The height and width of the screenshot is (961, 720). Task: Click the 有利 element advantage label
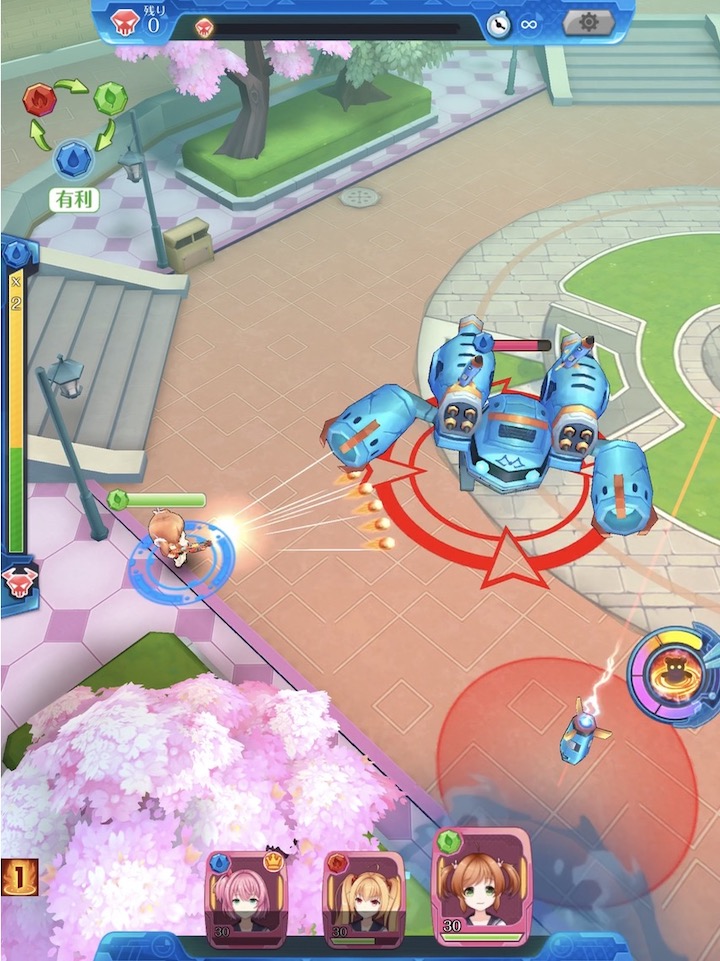[x=74, y=199]
